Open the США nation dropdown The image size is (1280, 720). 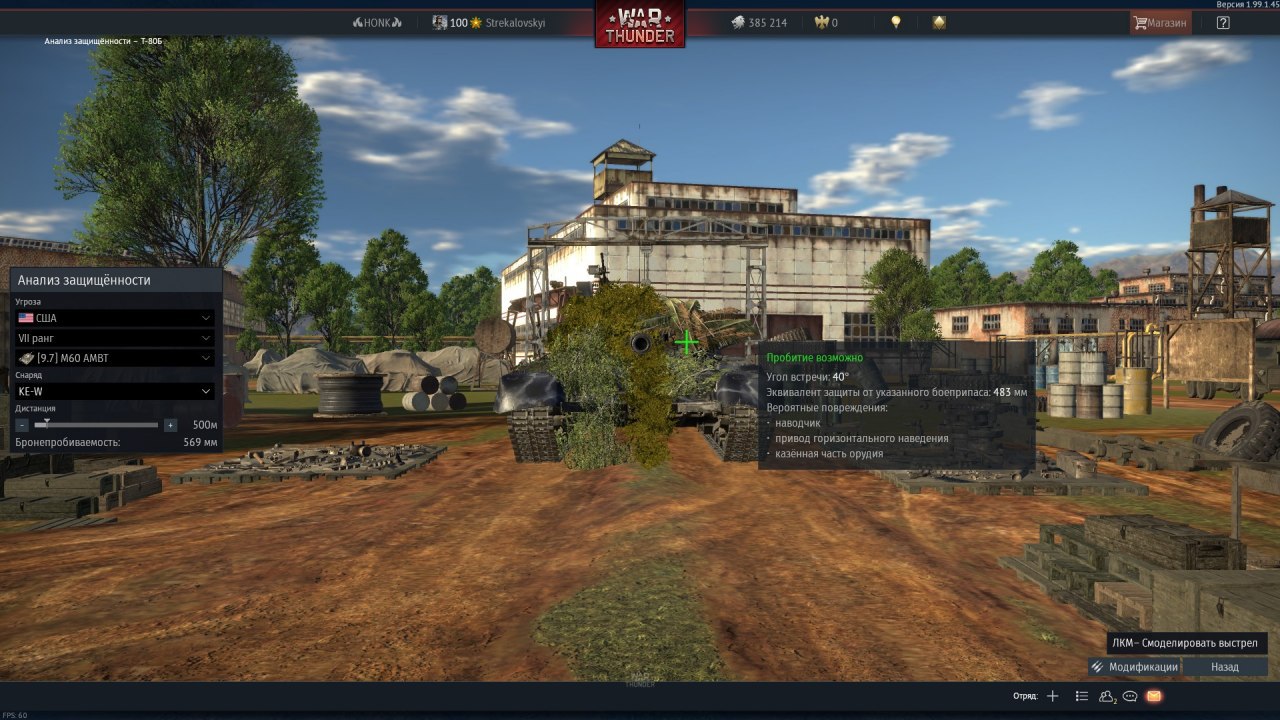(x=115, y=318)
